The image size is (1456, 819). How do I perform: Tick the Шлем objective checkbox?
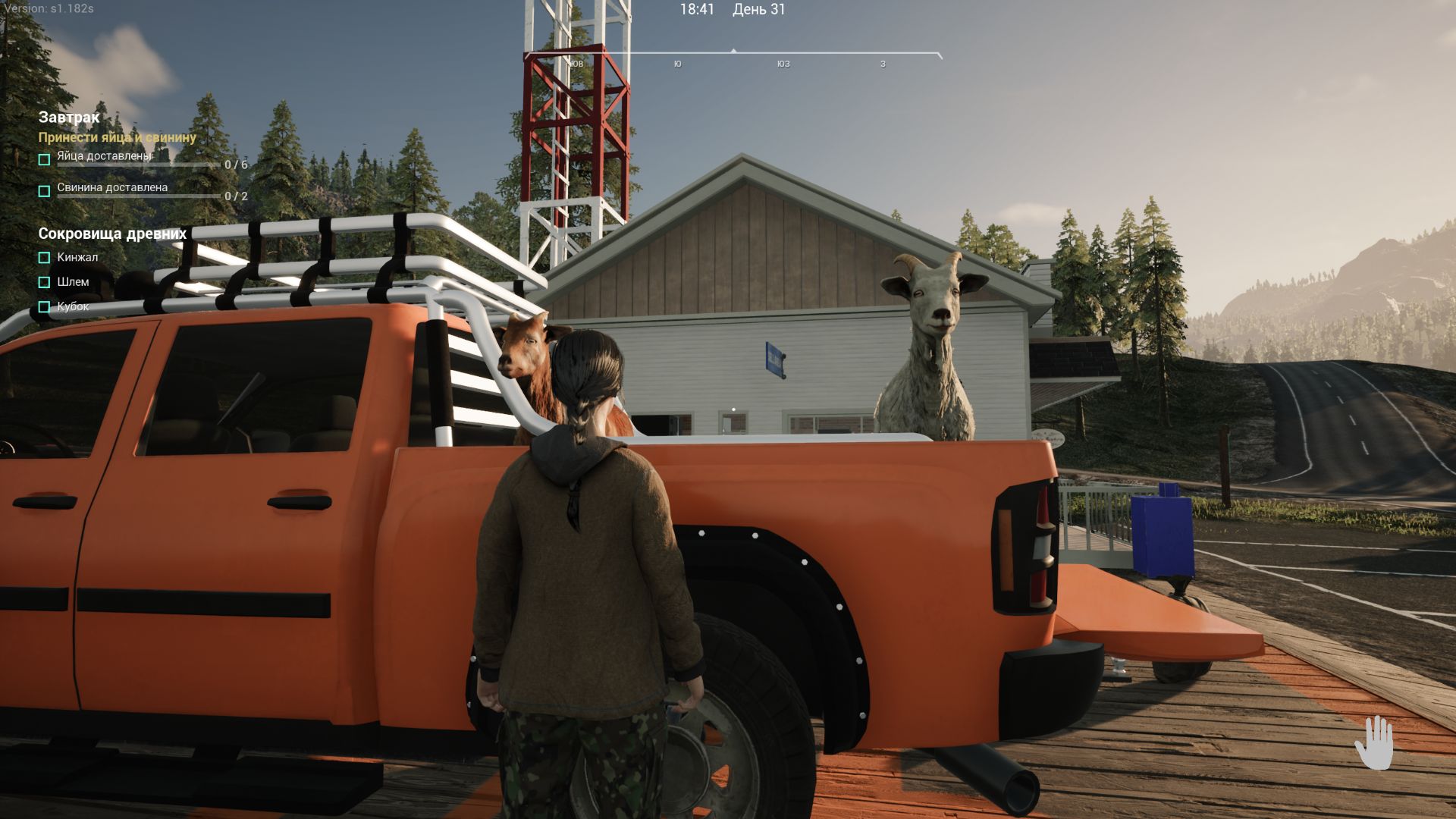tap(45, 282)
